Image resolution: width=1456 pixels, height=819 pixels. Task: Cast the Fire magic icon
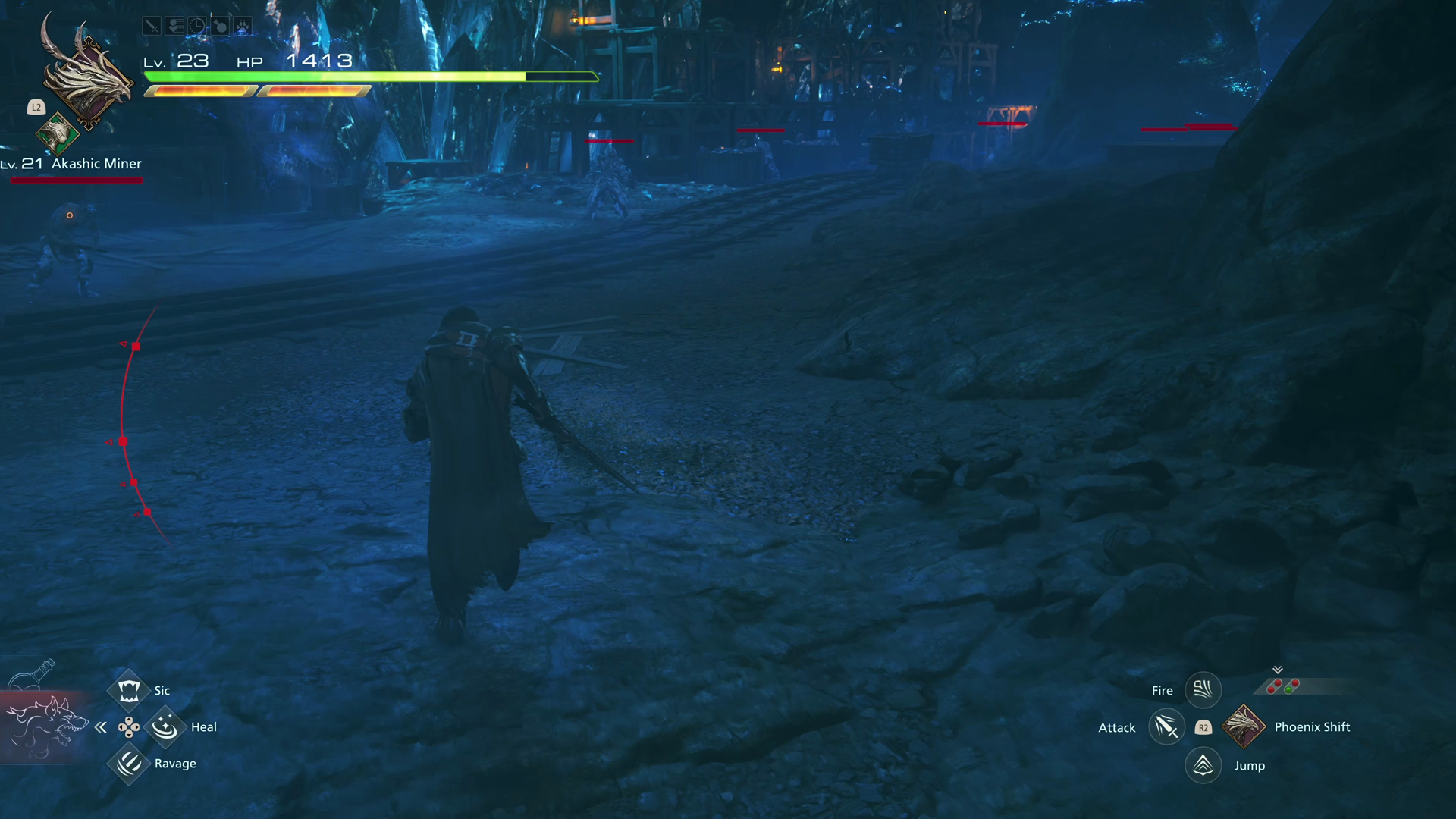point(1203,690)
